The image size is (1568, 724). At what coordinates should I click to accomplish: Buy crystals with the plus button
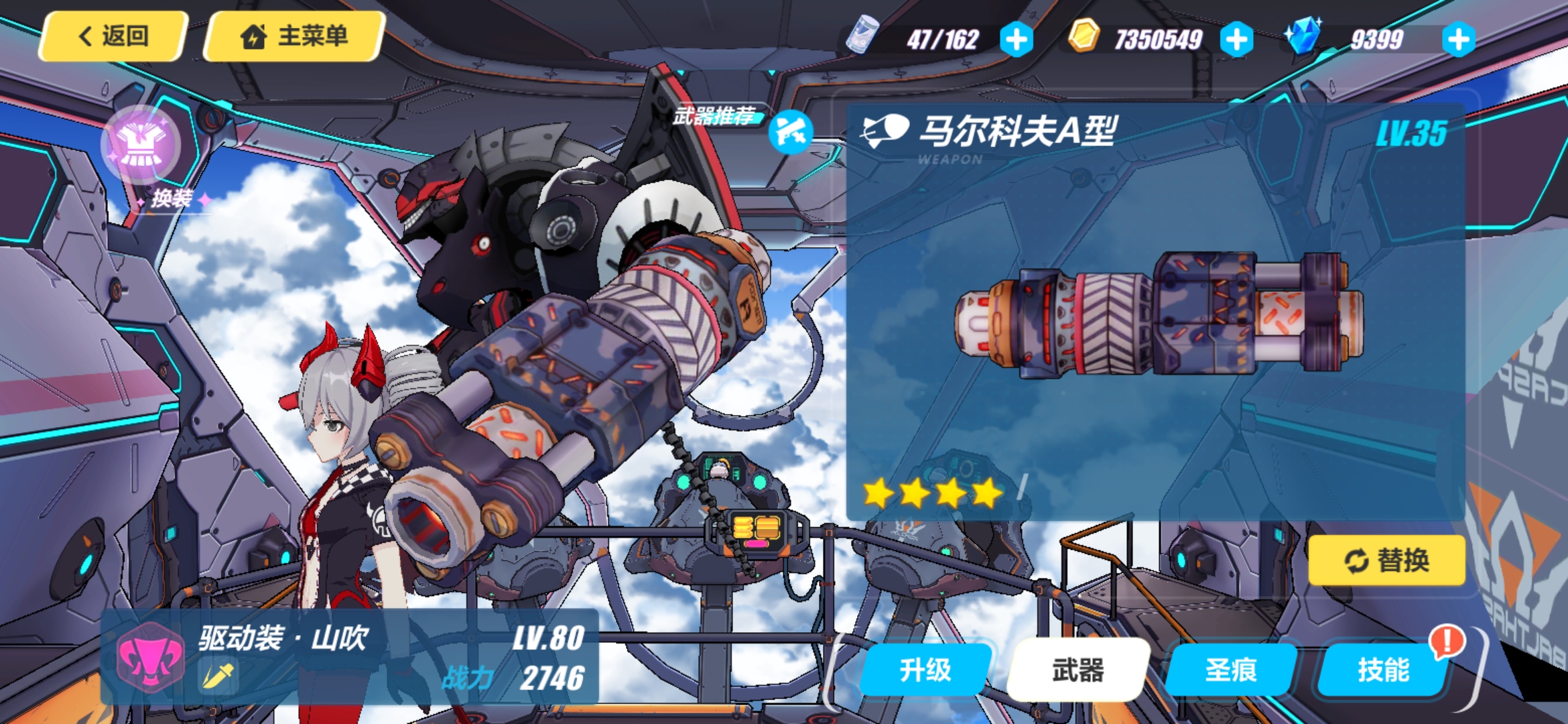tap(1459, 40)
